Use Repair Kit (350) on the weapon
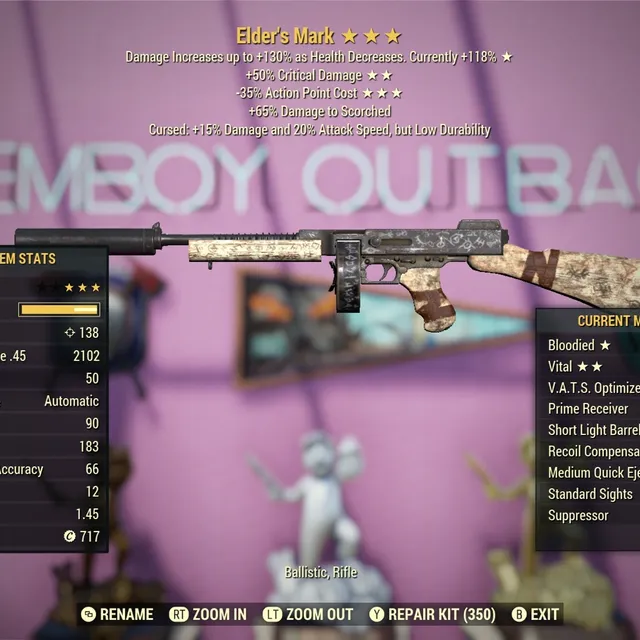The height and width of the screenshot is (640, 640). tap(432, 614)
